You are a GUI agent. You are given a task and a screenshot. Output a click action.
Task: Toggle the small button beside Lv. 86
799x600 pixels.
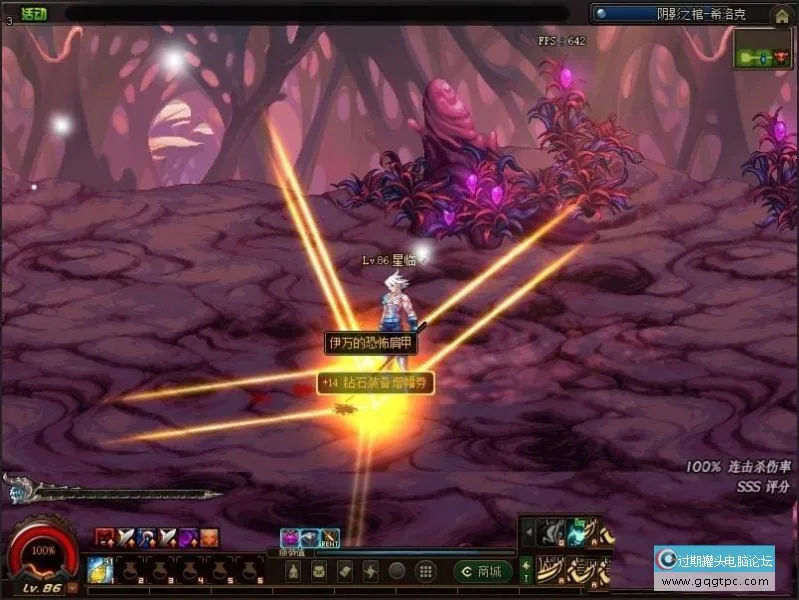[73, 588]
